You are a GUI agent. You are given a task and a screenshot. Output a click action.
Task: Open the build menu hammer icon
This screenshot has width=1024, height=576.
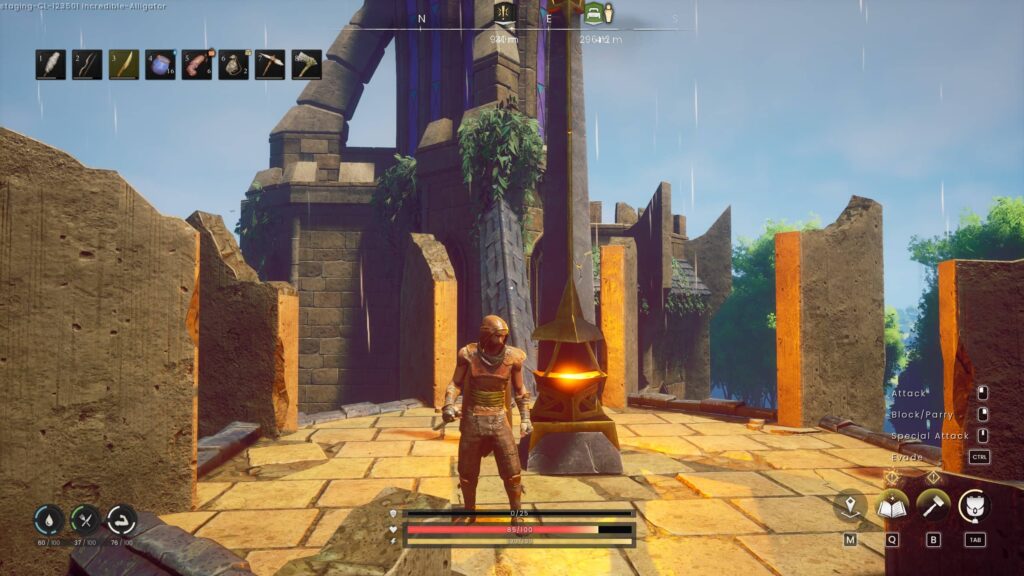(x=933, y=505)
